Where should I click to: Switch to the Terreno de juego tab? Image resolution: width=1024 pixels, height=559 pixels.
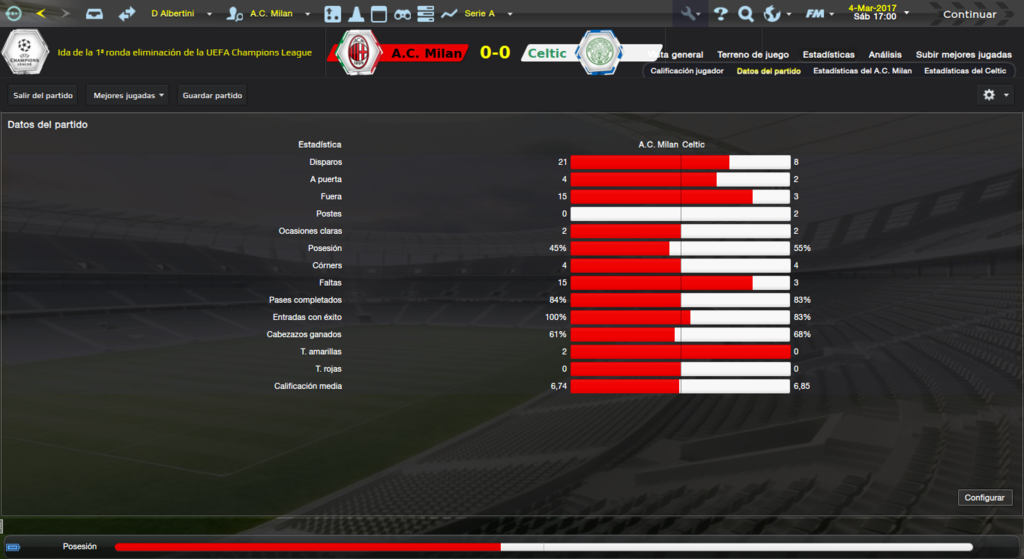755,54
